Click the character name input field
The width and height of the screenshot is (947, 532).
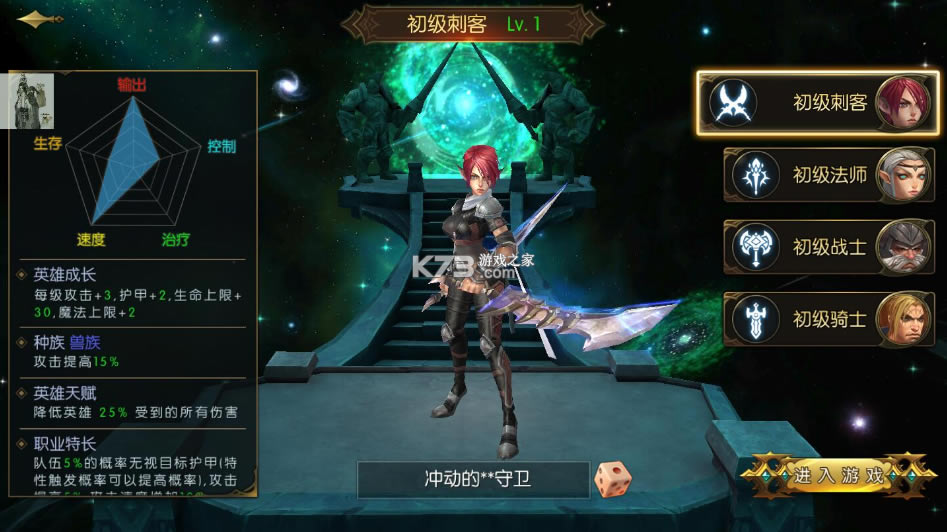point(473,479)
